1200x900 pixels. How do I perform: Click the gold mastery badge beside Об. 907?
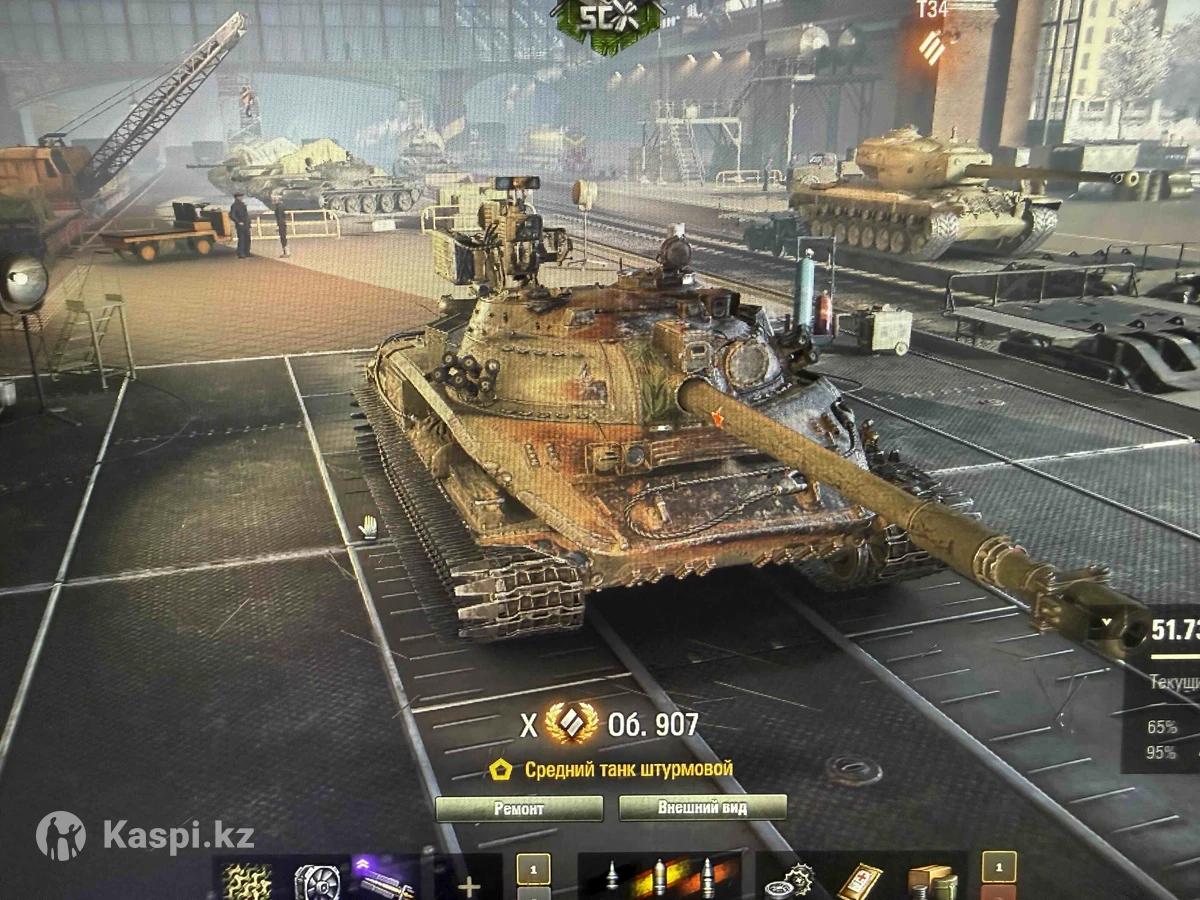point(572,724)
